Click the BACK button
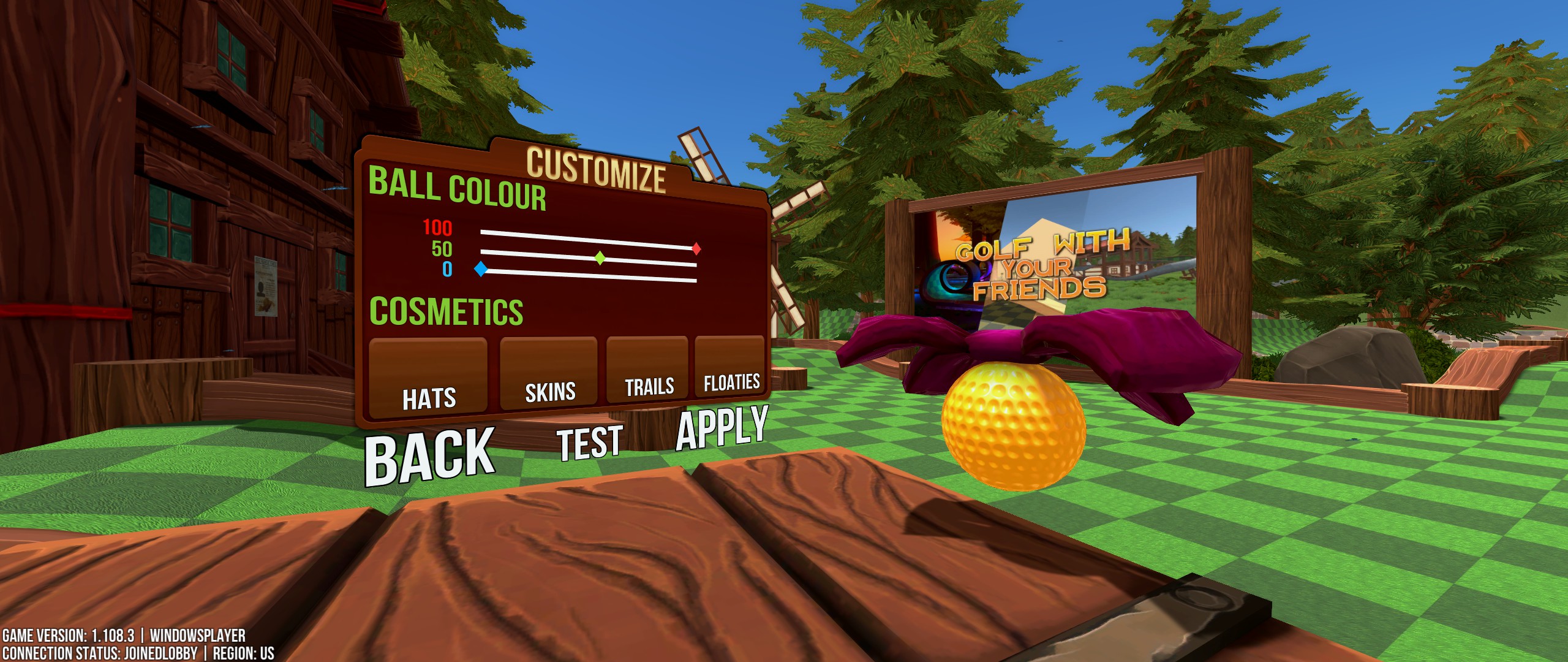1568x662 pixels. (x=429, y=454)
